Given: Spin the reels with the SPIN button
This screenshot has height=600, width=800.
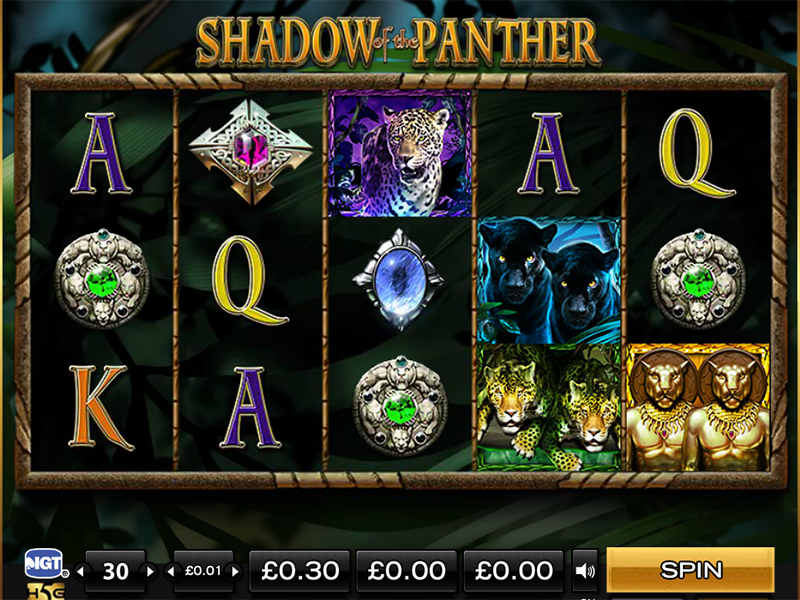Looking at the screenshot, I should coord(690,570).
